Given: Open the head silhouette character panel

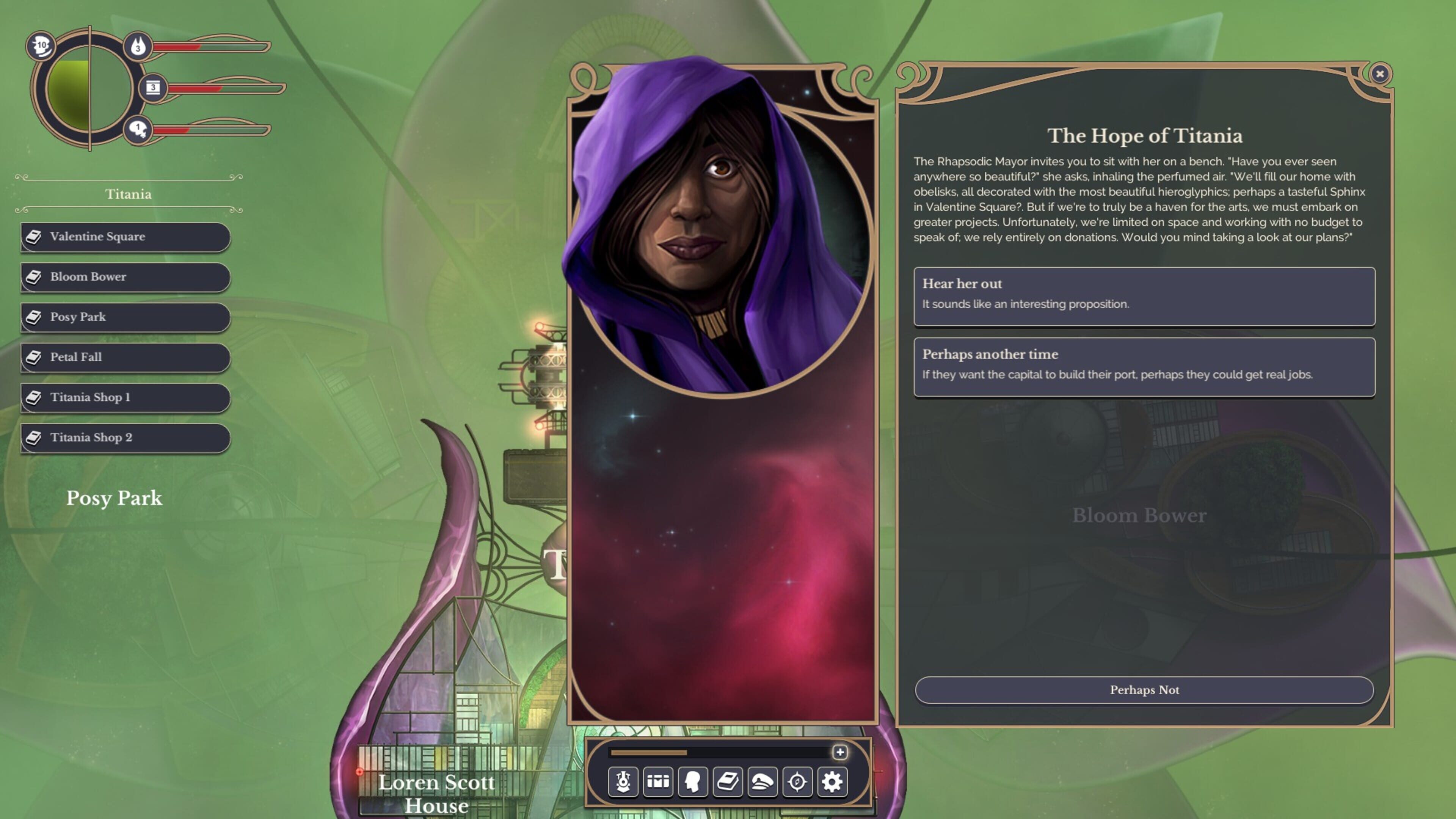Looking at the screenshot, I should coord(693,782).
